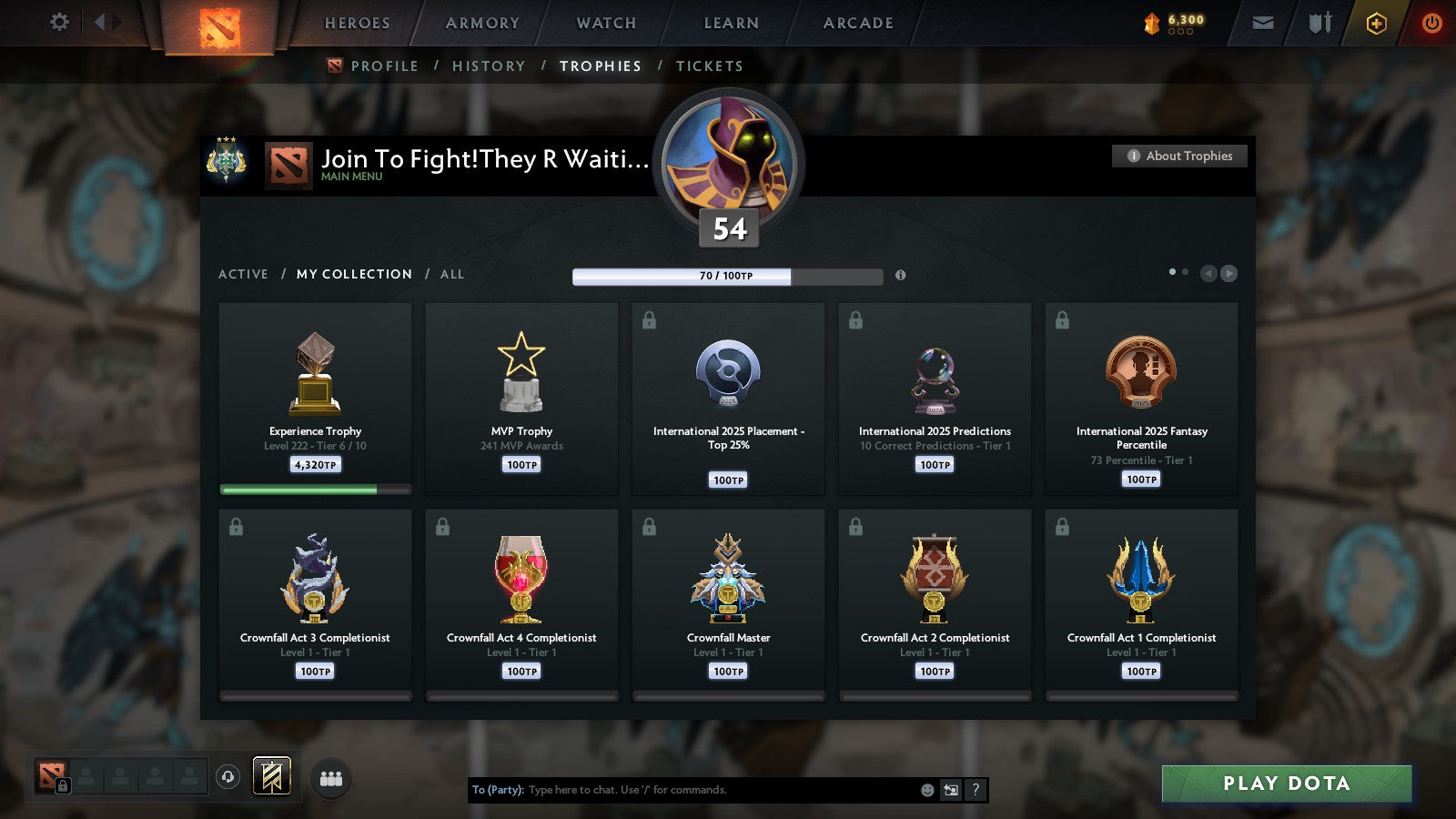
Task: Open the settings gear icon
Action: (x=58, y=23)
